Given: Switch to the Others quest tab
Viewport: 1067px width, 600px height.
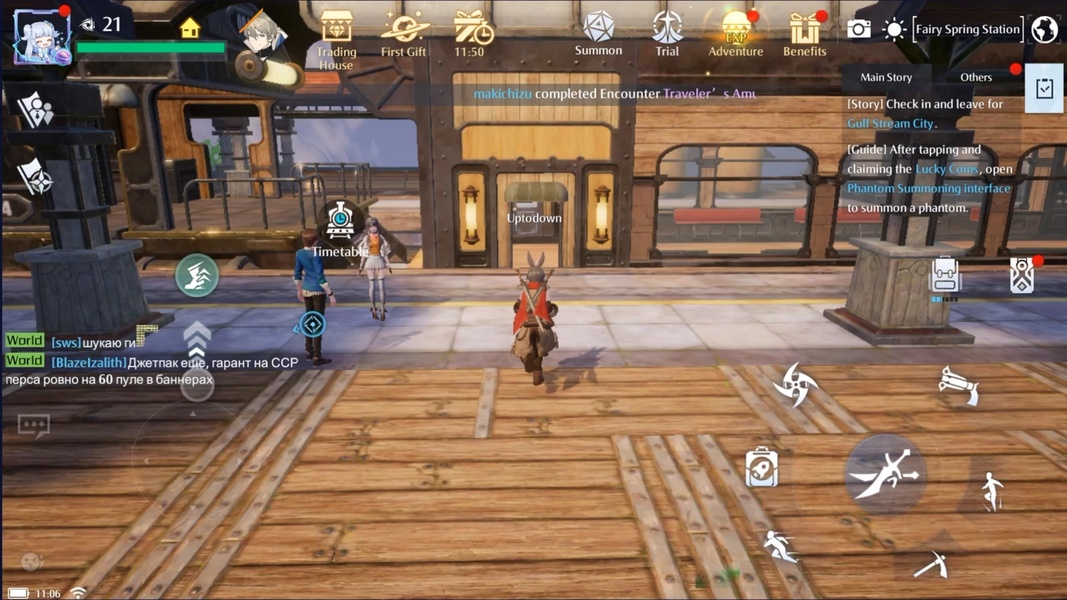Looking at the screenshot, I should coord(976,77).
